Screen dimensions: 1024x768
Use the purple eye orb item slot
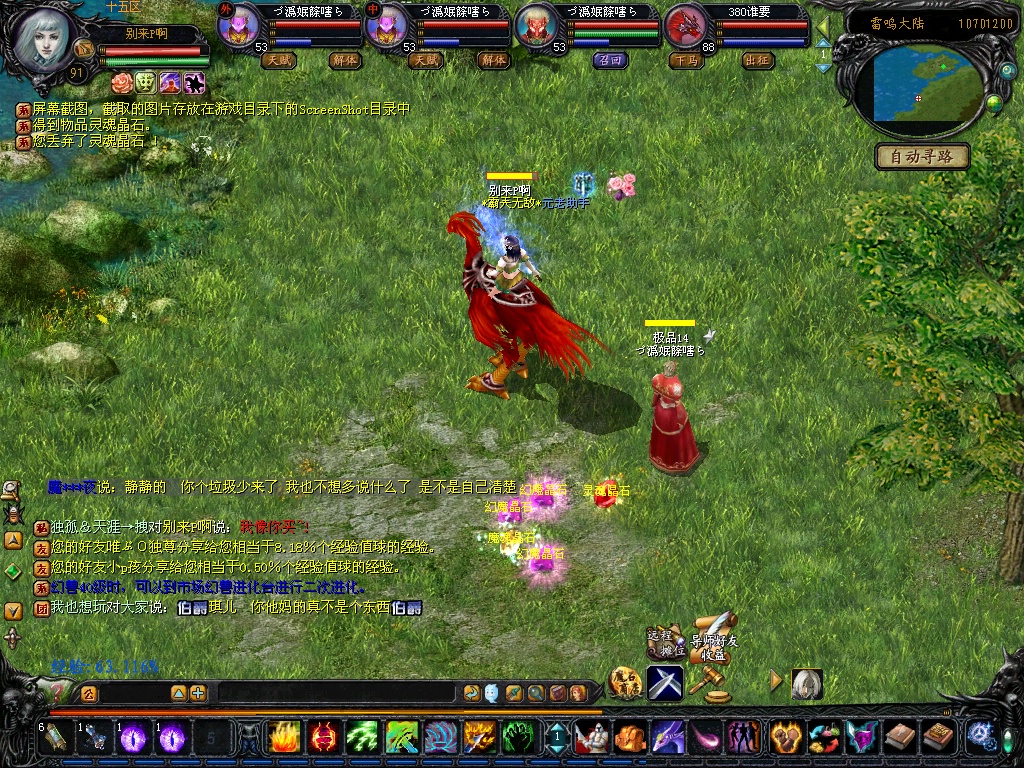[x=135, y=738]
